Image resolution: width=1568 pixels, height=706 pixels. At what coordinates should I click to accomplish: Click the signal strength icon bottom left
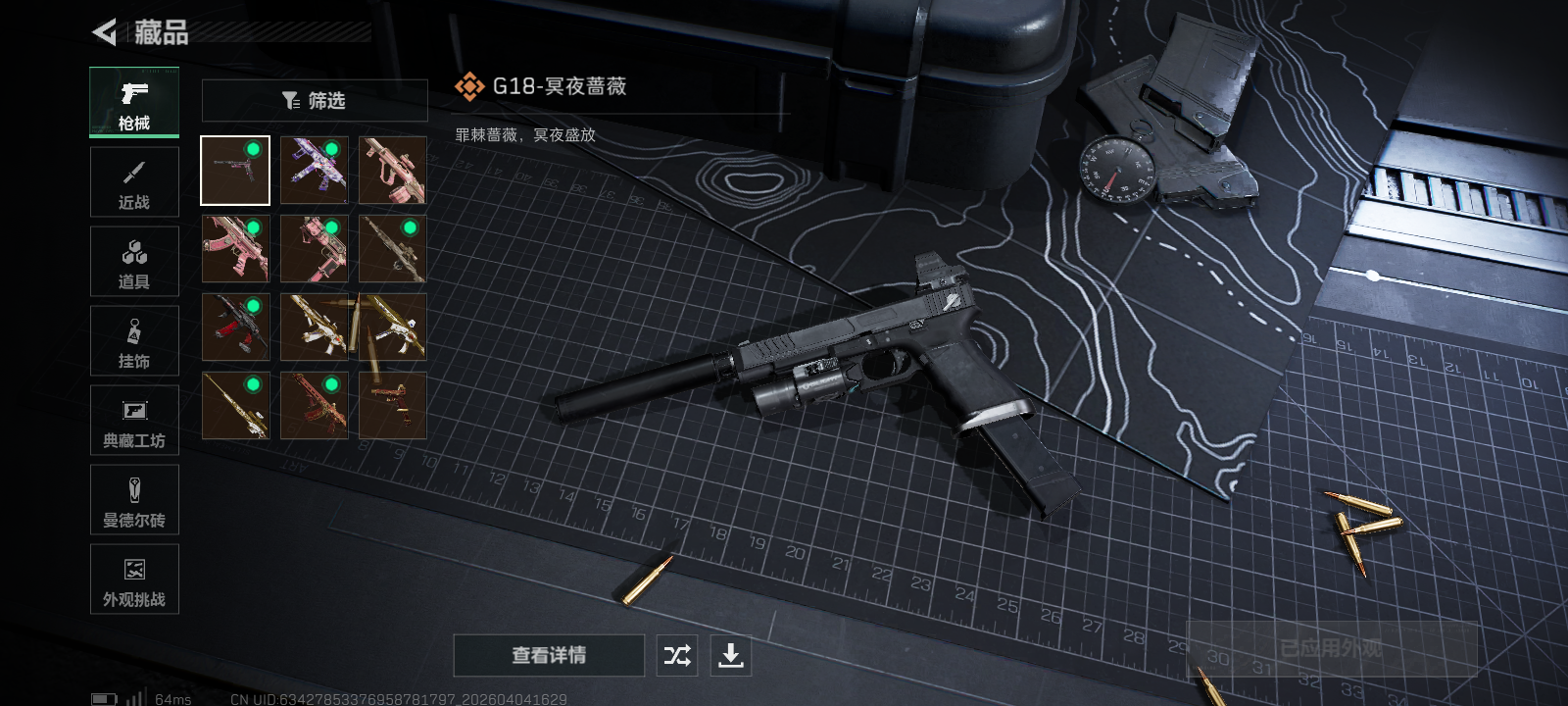click(134, 697)
